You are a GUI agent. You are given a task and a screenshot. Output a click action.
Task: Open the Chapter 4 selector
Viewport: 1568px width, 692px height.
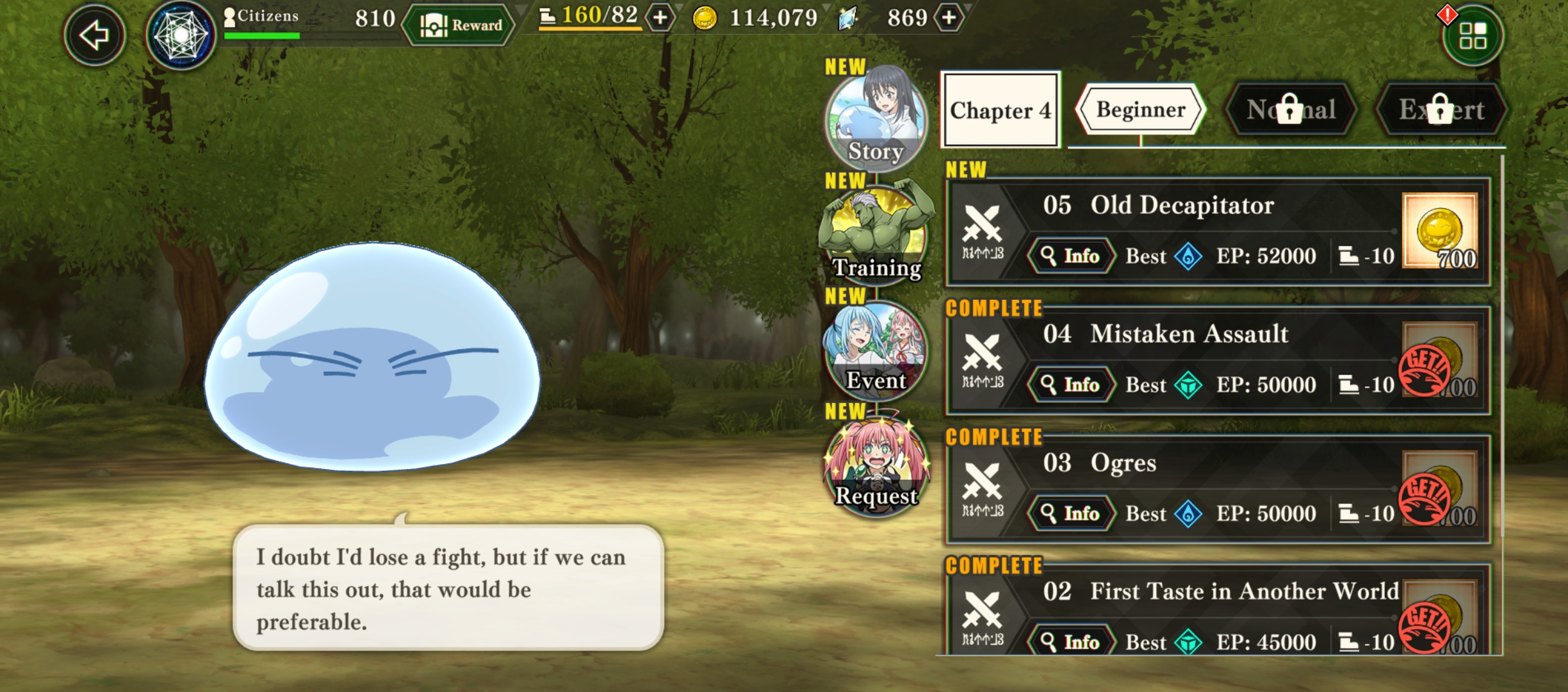[1000, 110]
